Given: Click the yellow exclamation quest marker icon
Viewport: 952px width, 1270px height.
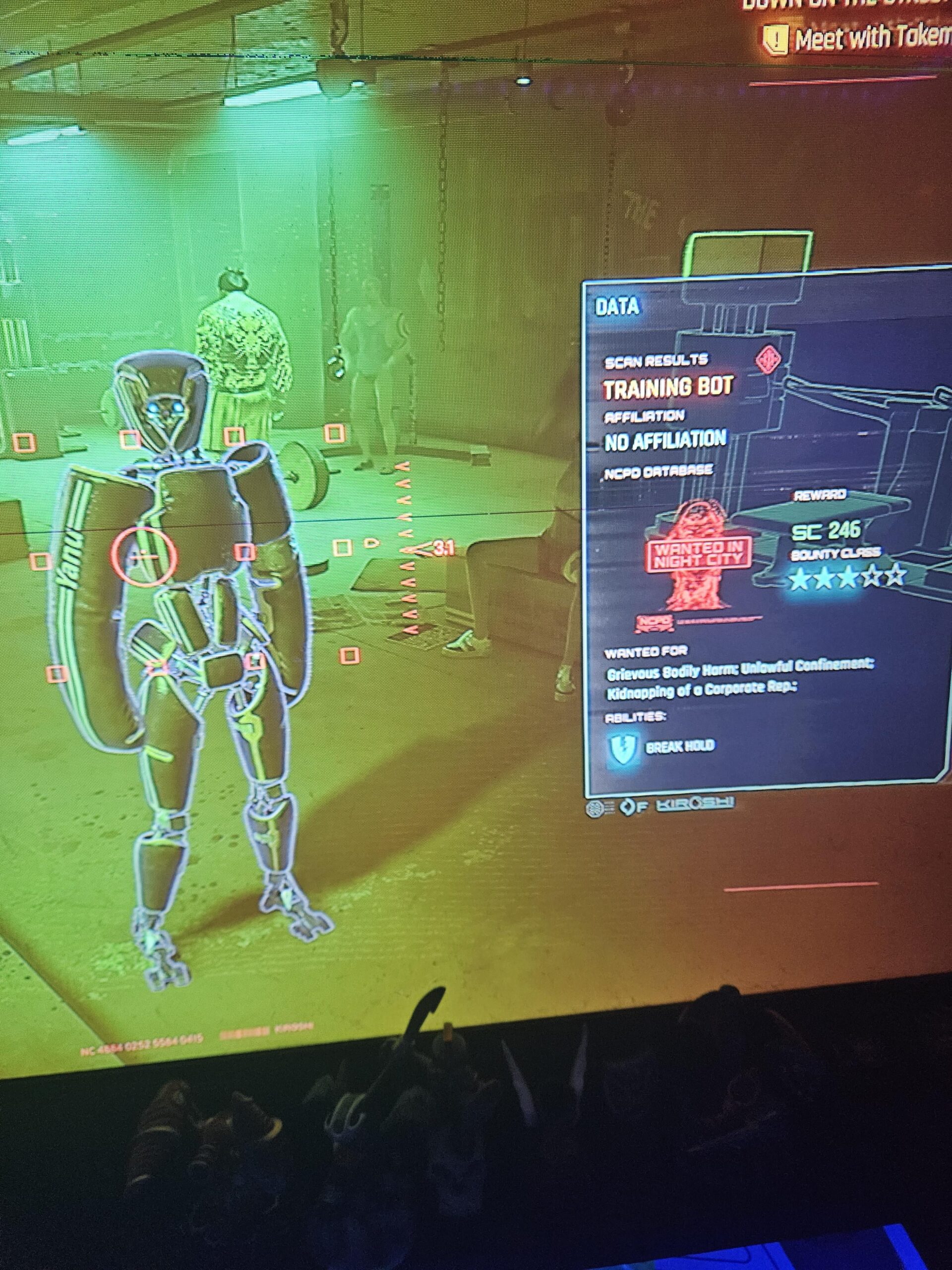Looking at the screenshot, I should point(776,40).
